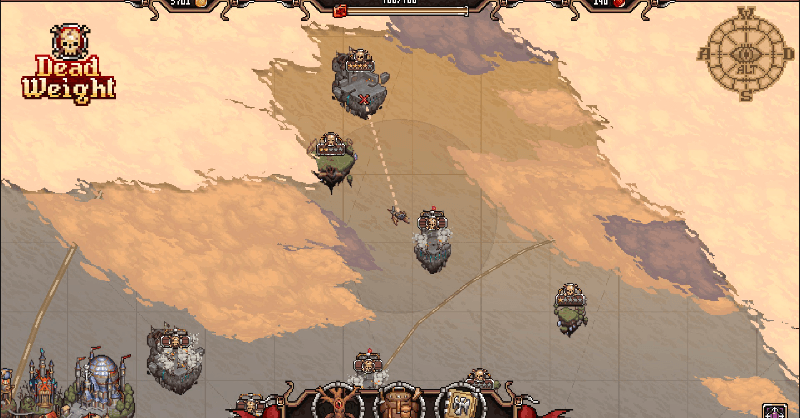
Task: Select the parchment card icon in the bottom bar
Action: pos(461,404)
